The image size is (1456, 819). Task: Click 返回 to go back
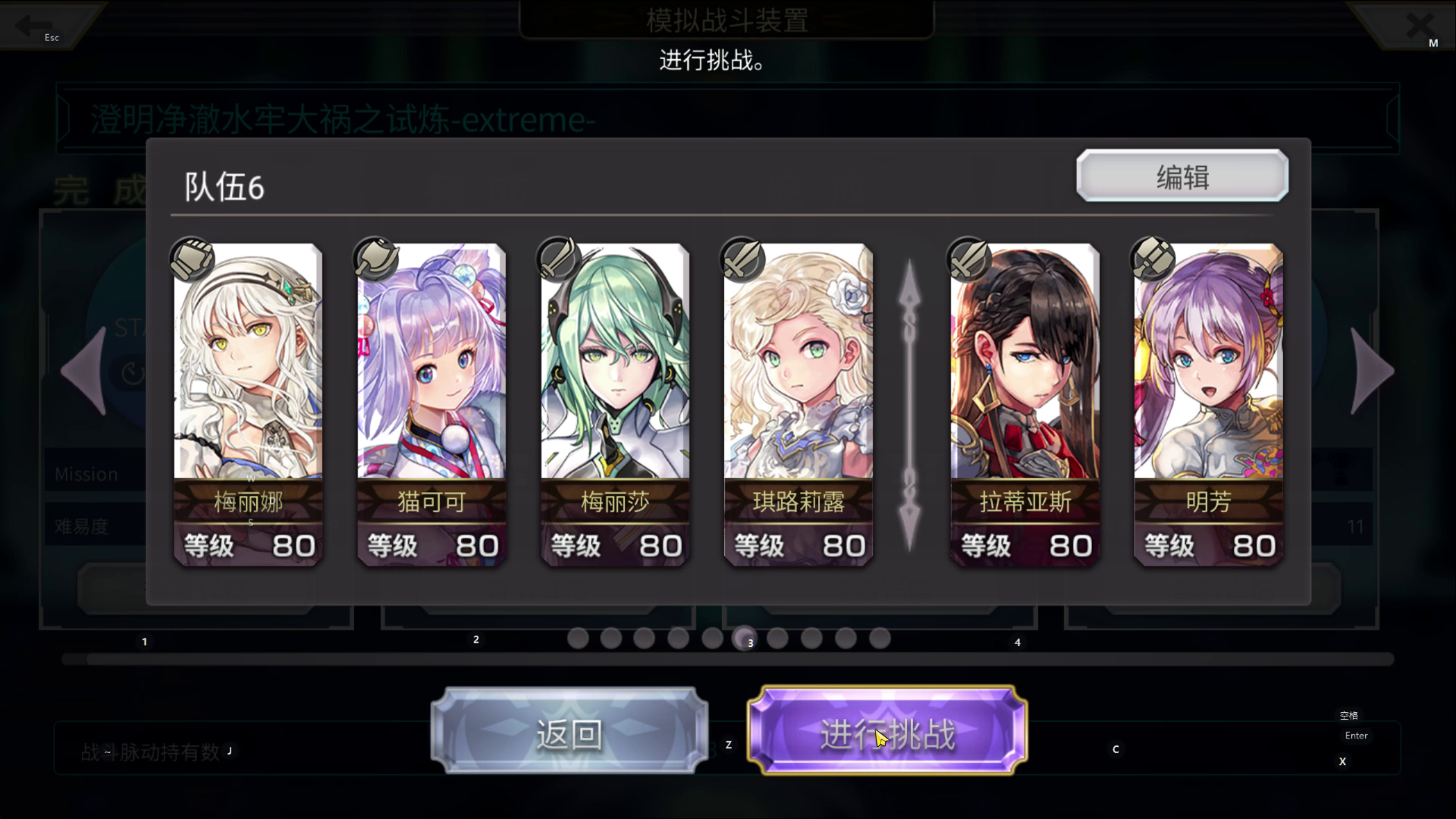(x=569, y=732)
